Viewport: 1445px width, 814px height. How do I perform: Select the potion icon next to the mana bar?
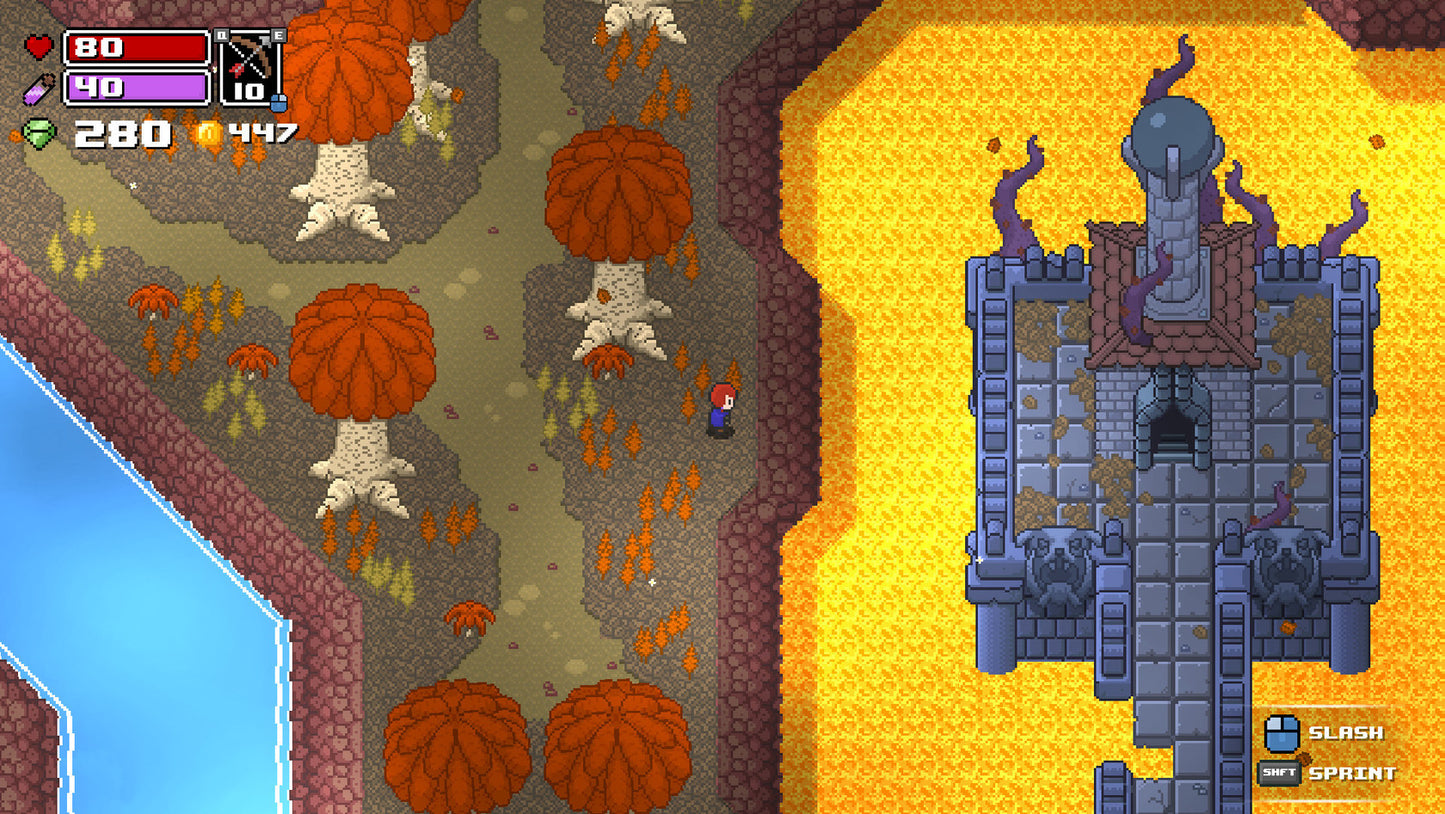[39, 88]
